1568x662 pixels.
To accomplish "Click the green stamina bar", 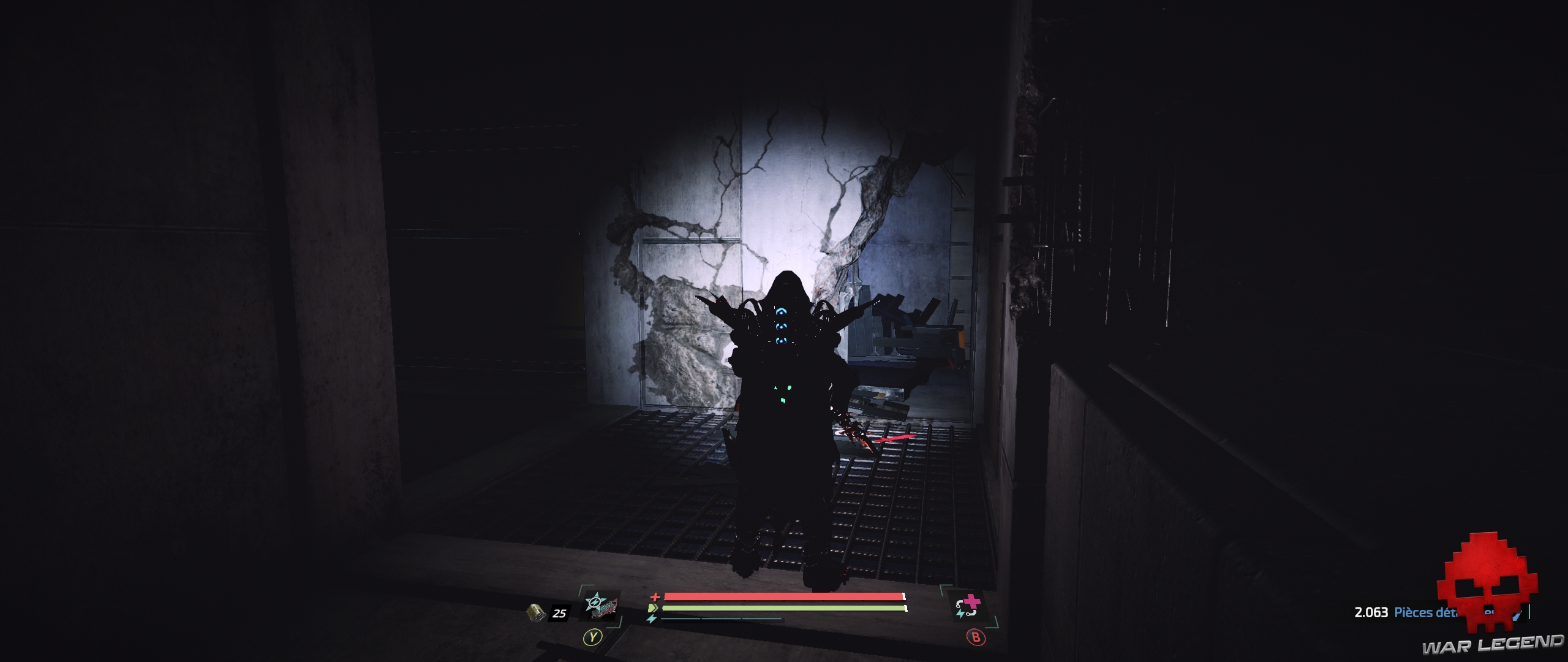I will (x=784, y=608).
